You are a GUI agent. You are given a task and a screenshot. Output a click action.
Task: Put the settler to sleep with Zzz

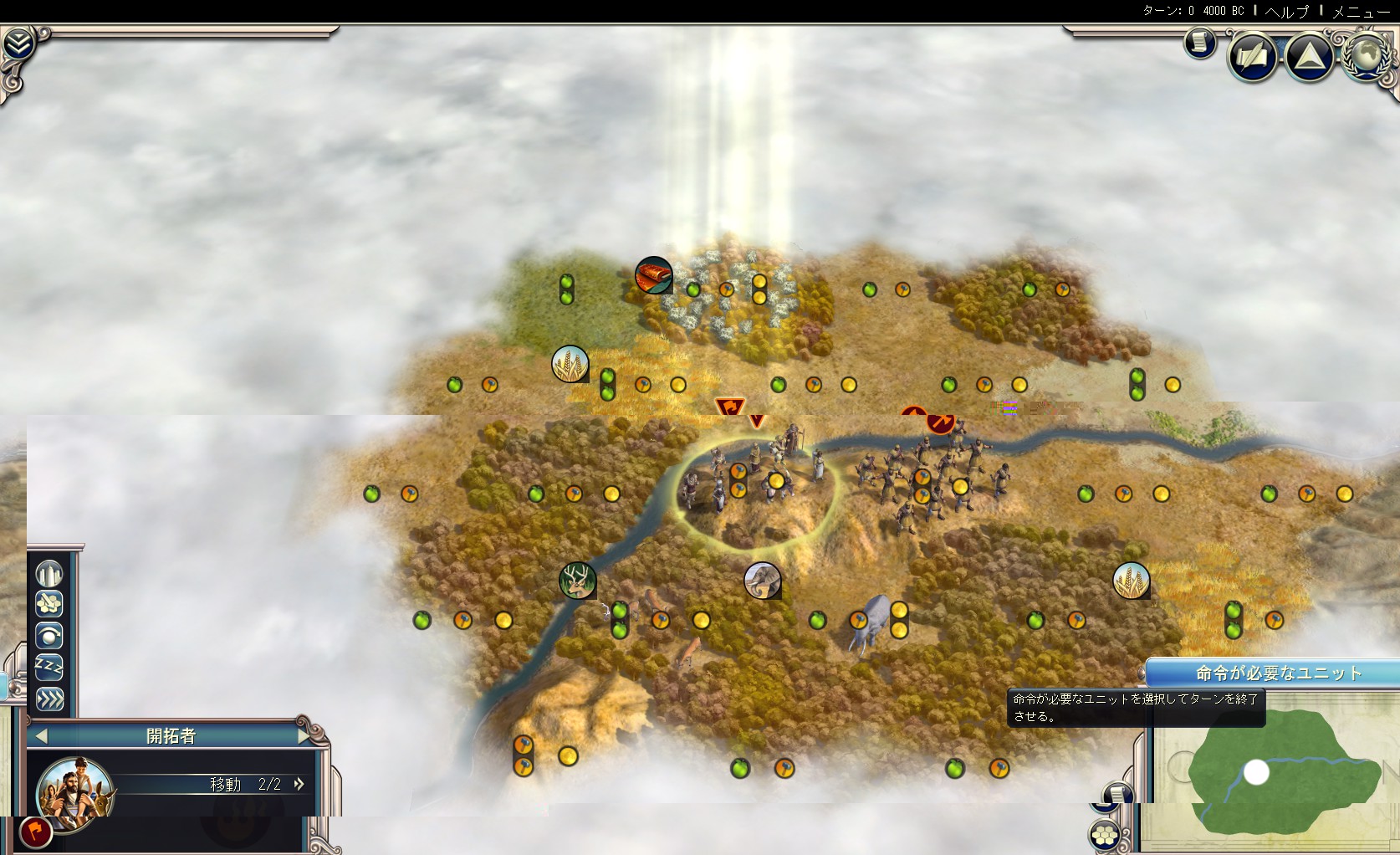tap(49, 667)
